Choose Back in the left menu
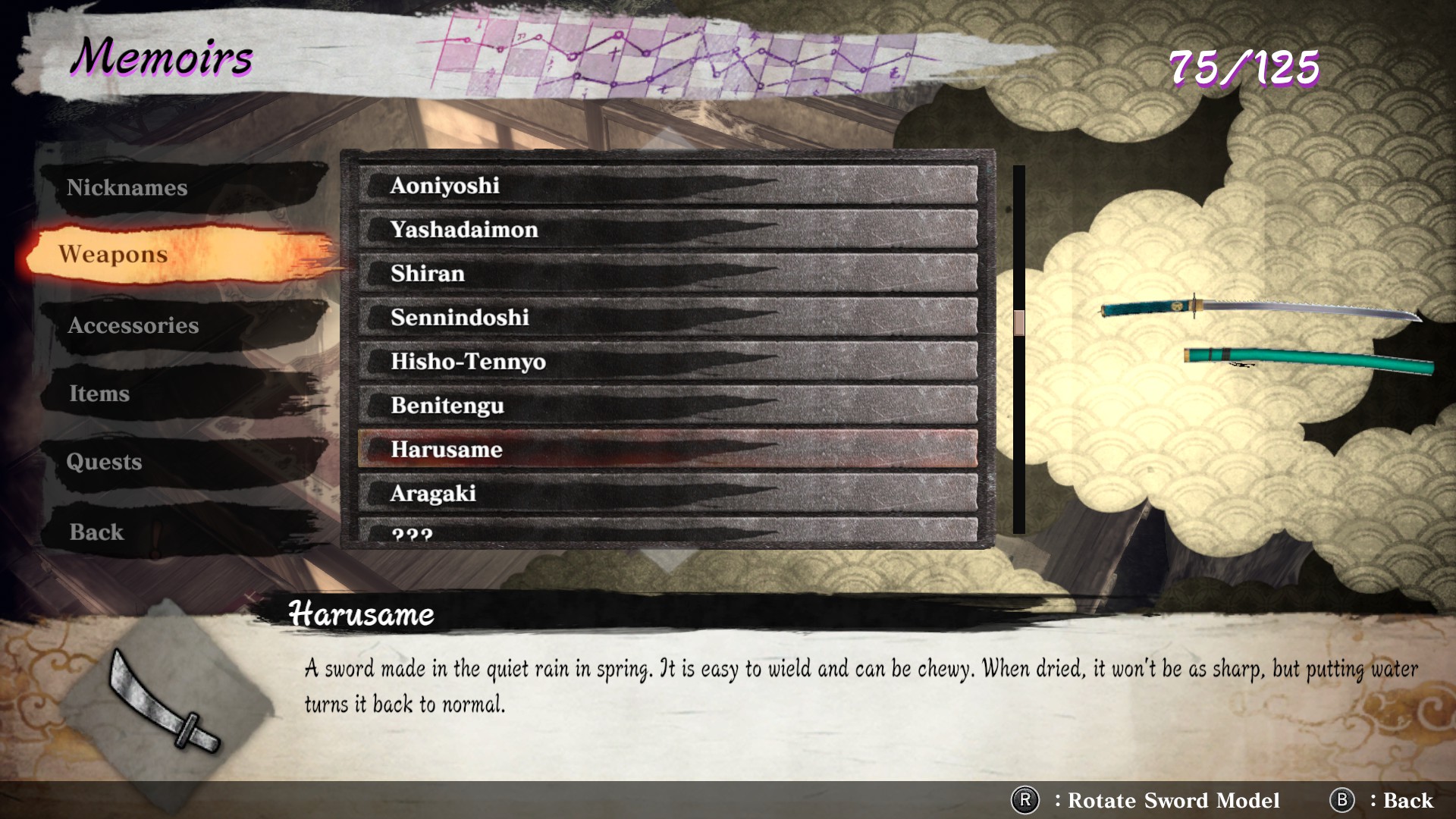Screen dimensions: 1456x819 (x=96, y=532)
